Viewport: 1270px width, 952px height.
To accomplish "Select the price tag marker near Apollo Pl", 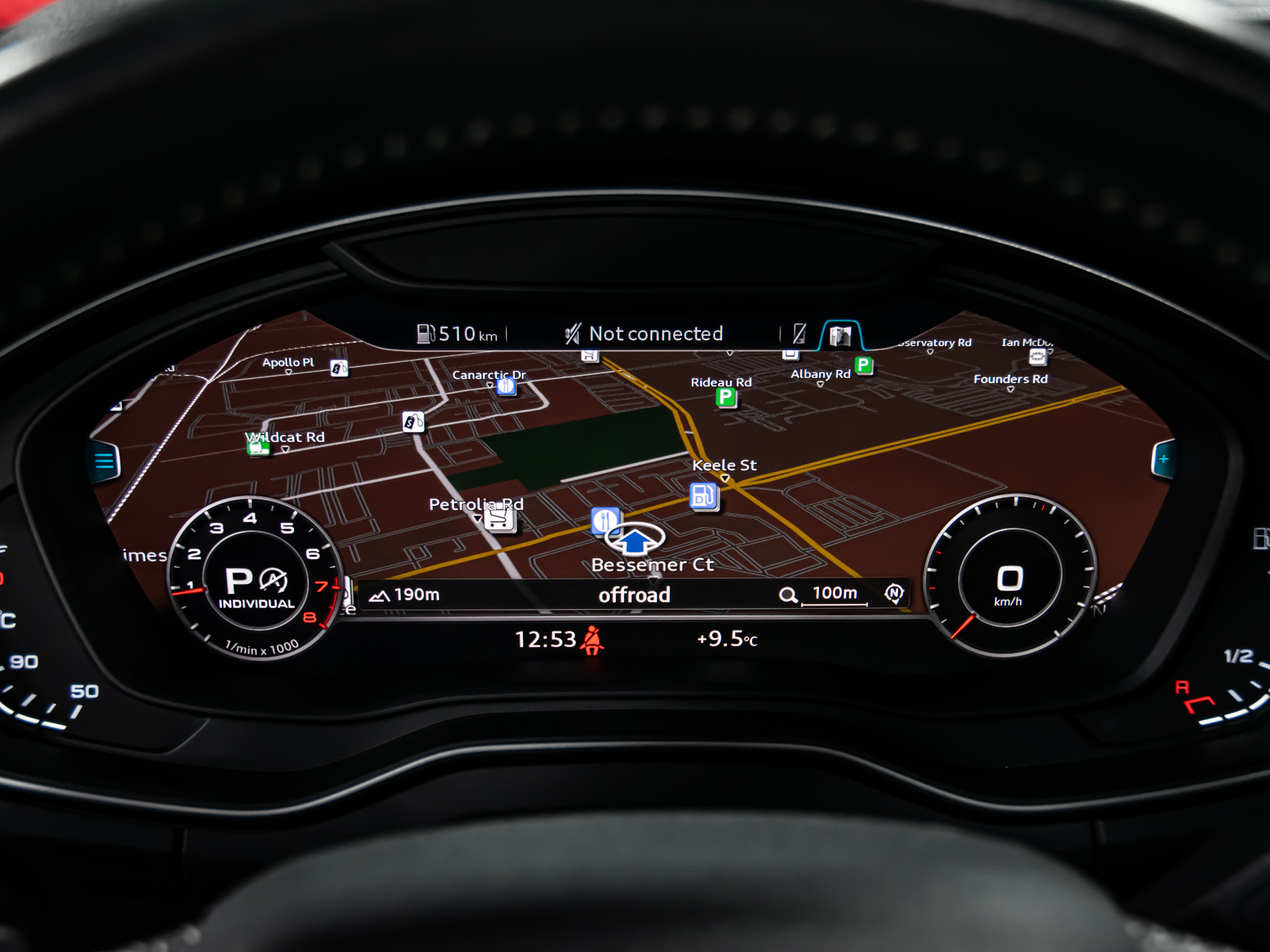I will tap(339, 368).
